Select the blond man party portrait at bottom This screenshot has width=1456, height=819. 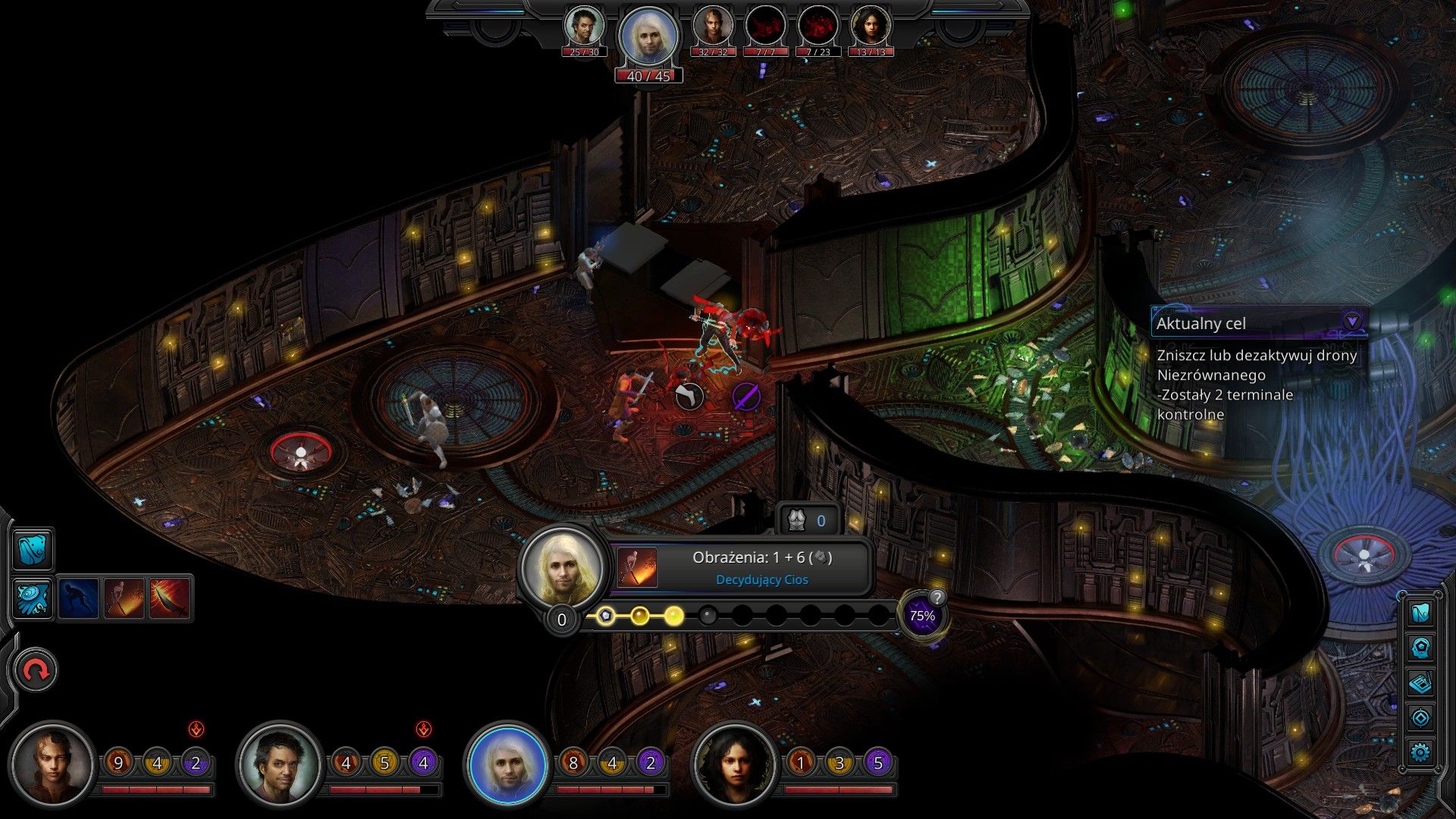point(507,764)
